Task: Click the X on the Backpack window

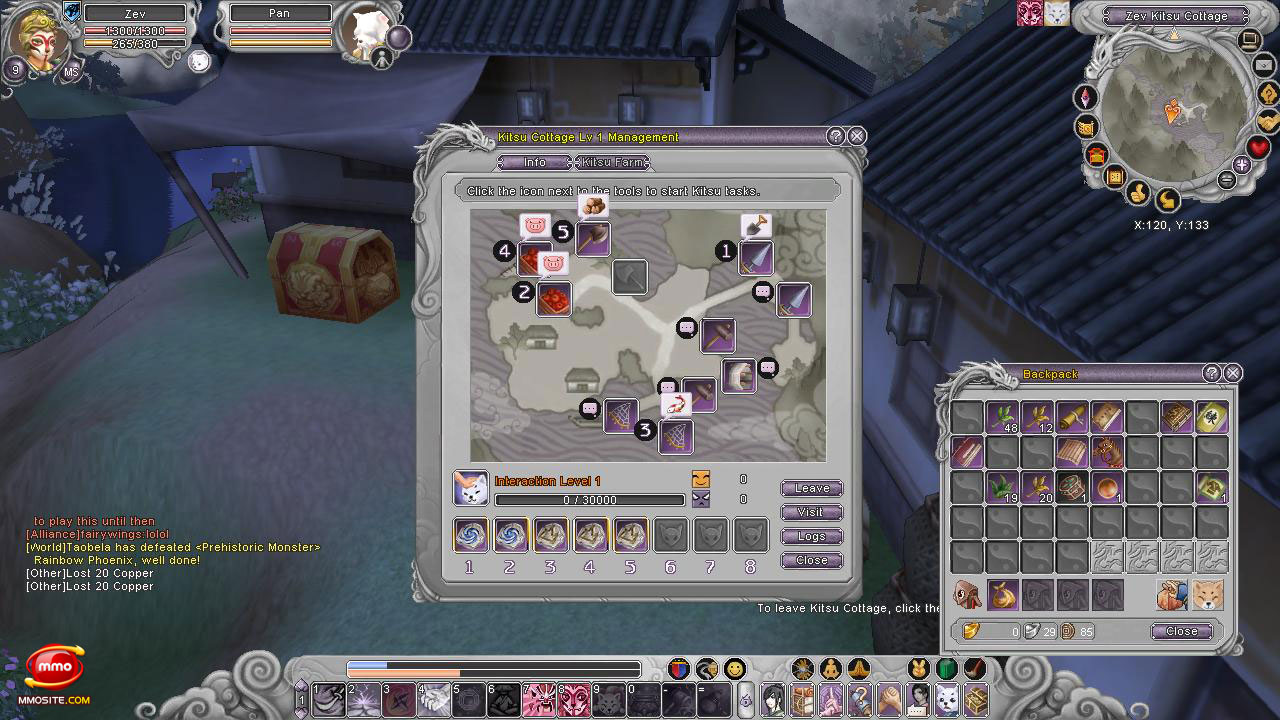Action: 1233,373
